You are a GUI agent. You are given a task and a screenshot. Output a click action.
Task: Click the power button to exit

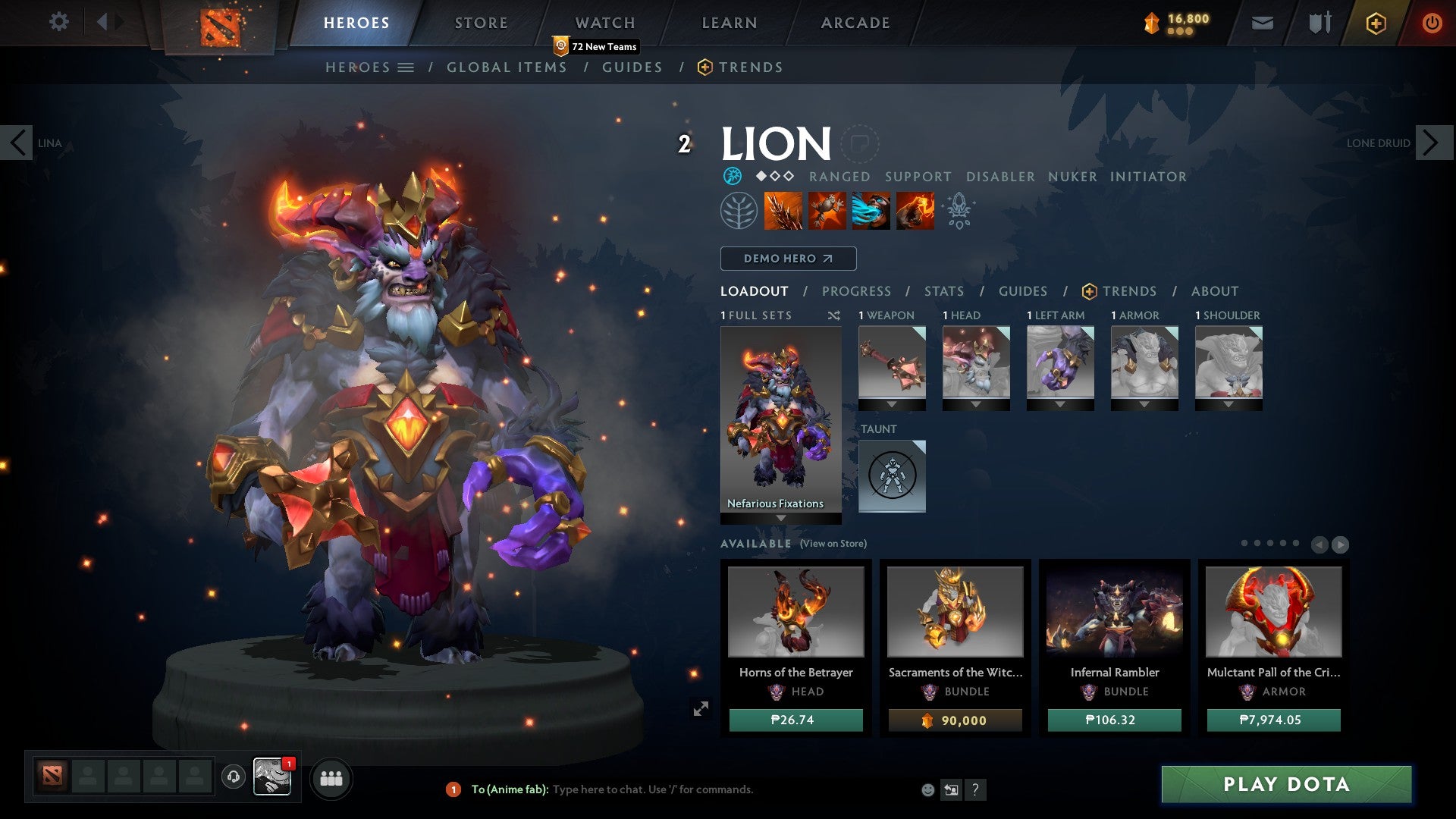click(x=1432, y=23)
